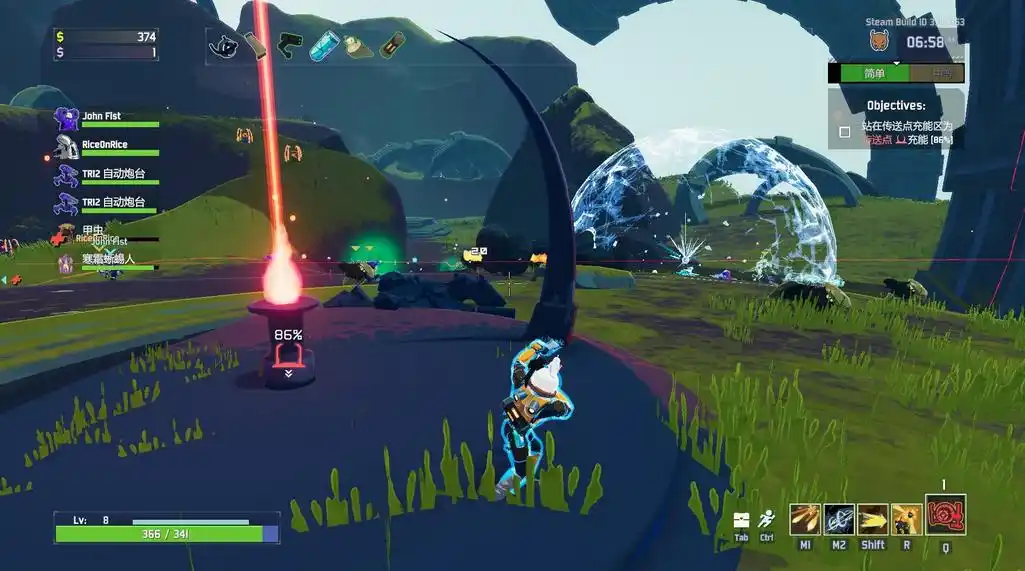Open the inventory chest icon
Screen dimensions: 1025x571
click(x=741, y=520)
